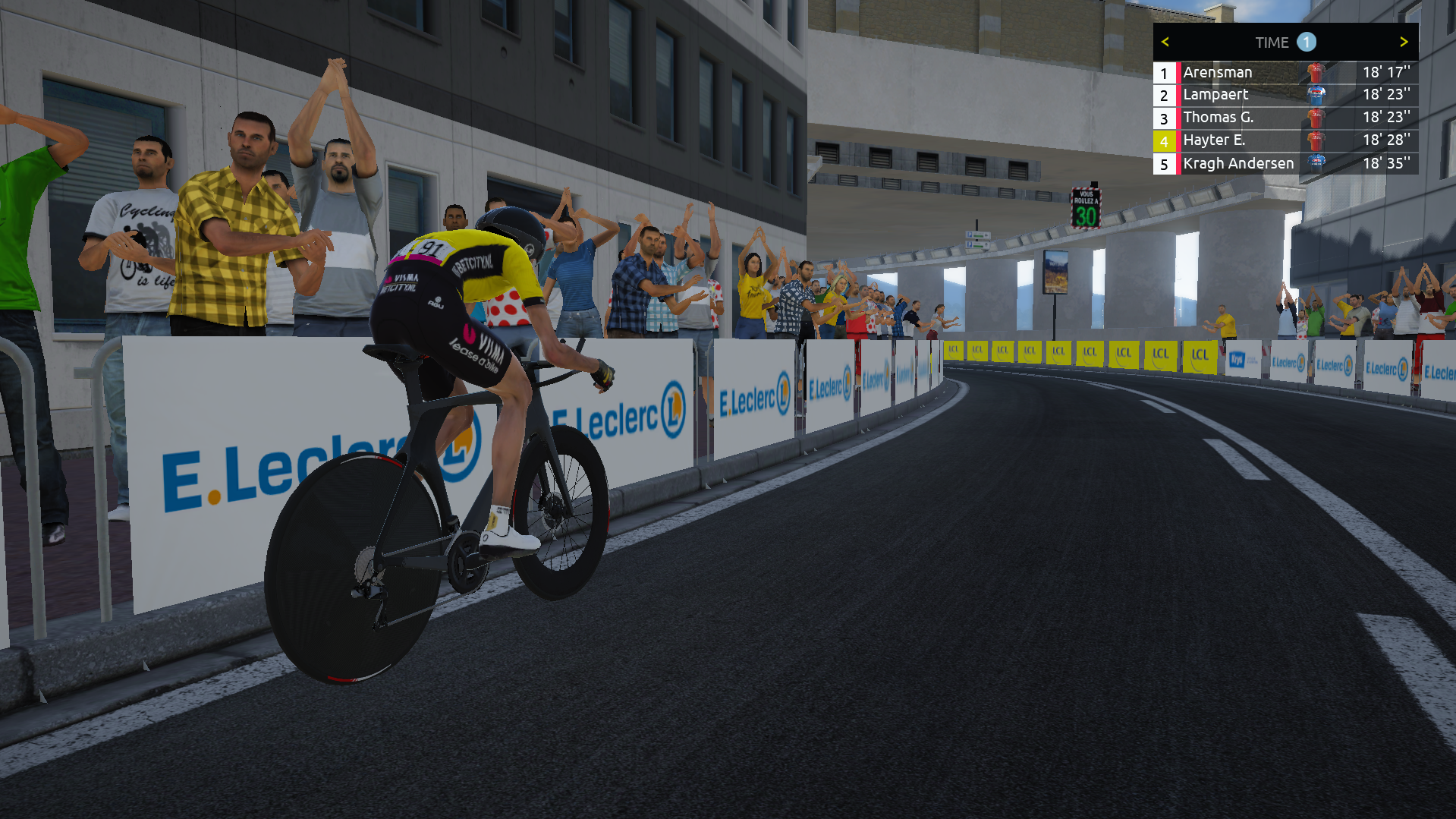The width and height of the screenshot is (1456, 819).
Task: Click Kragh Andersen's blue jersey icon
Action: (1315, 163)
